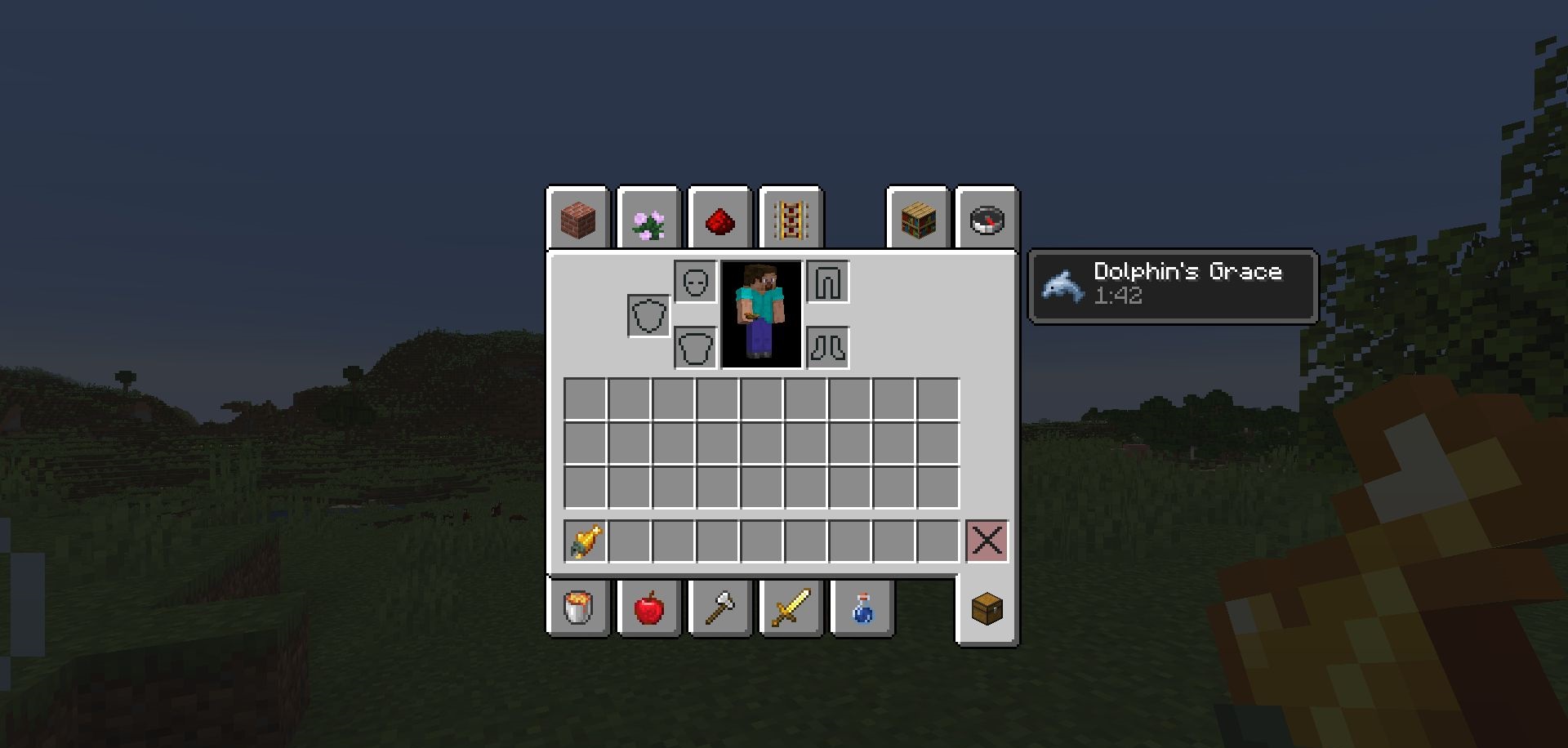Open the Decoration Blocks flower icon
Viewport: 1568px width, 748px height.
[648, 220]
